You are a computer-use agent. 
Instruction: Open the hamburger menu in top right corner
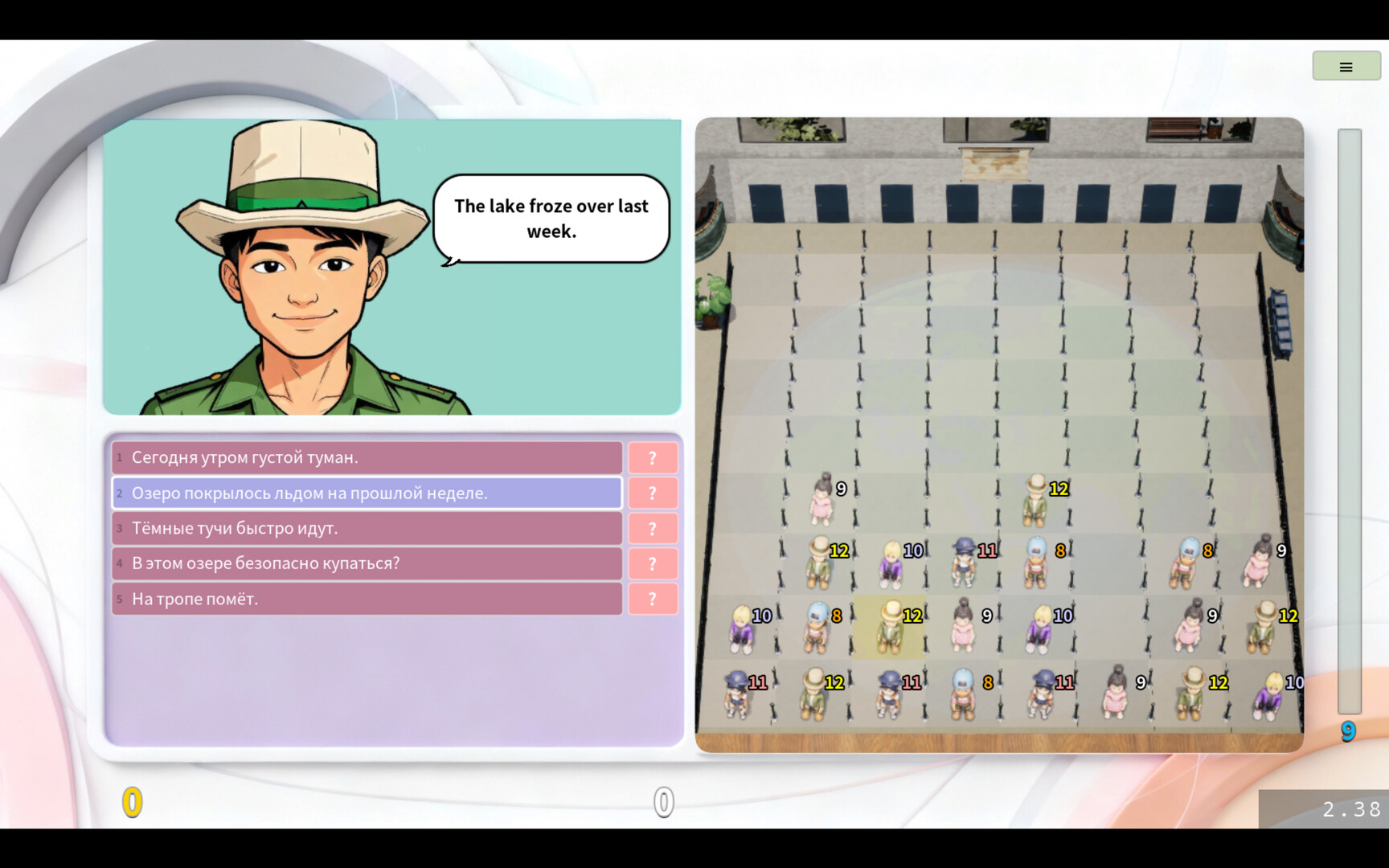(1346, 66)
